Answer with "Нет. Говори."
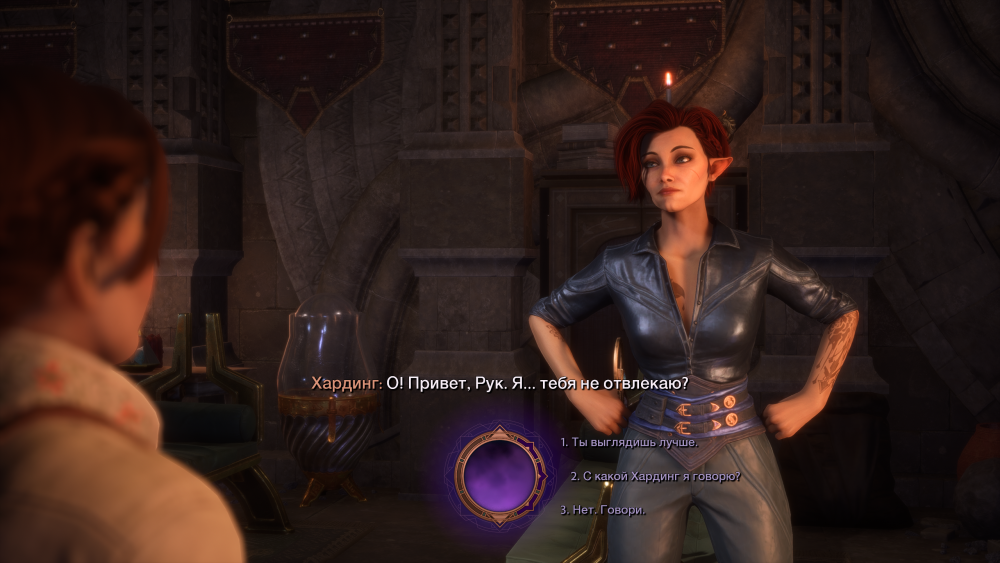The width and height of the screenshot is (1000, 563). (604, 510)
